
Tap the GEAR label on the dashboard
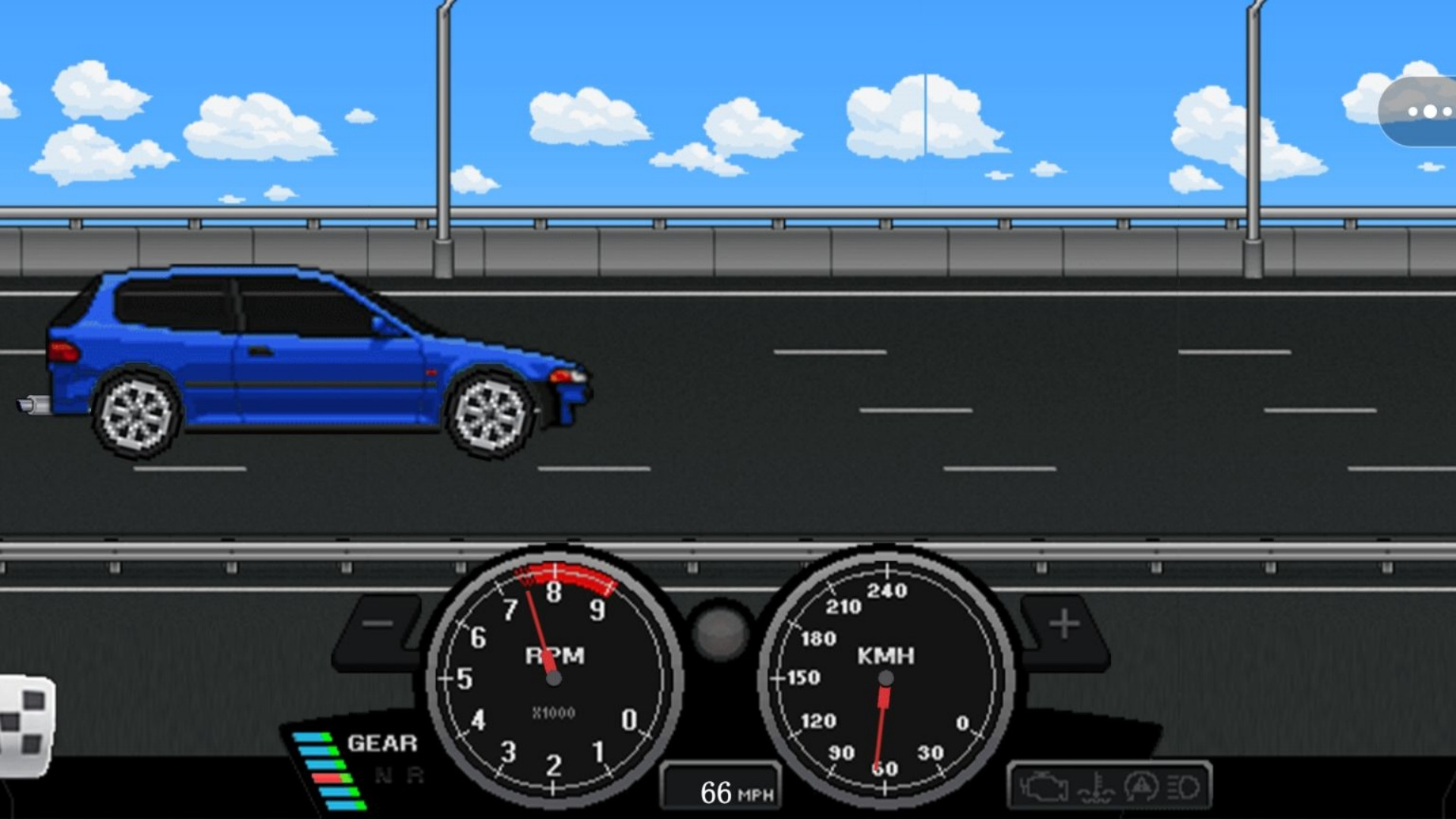coord(381,743)
